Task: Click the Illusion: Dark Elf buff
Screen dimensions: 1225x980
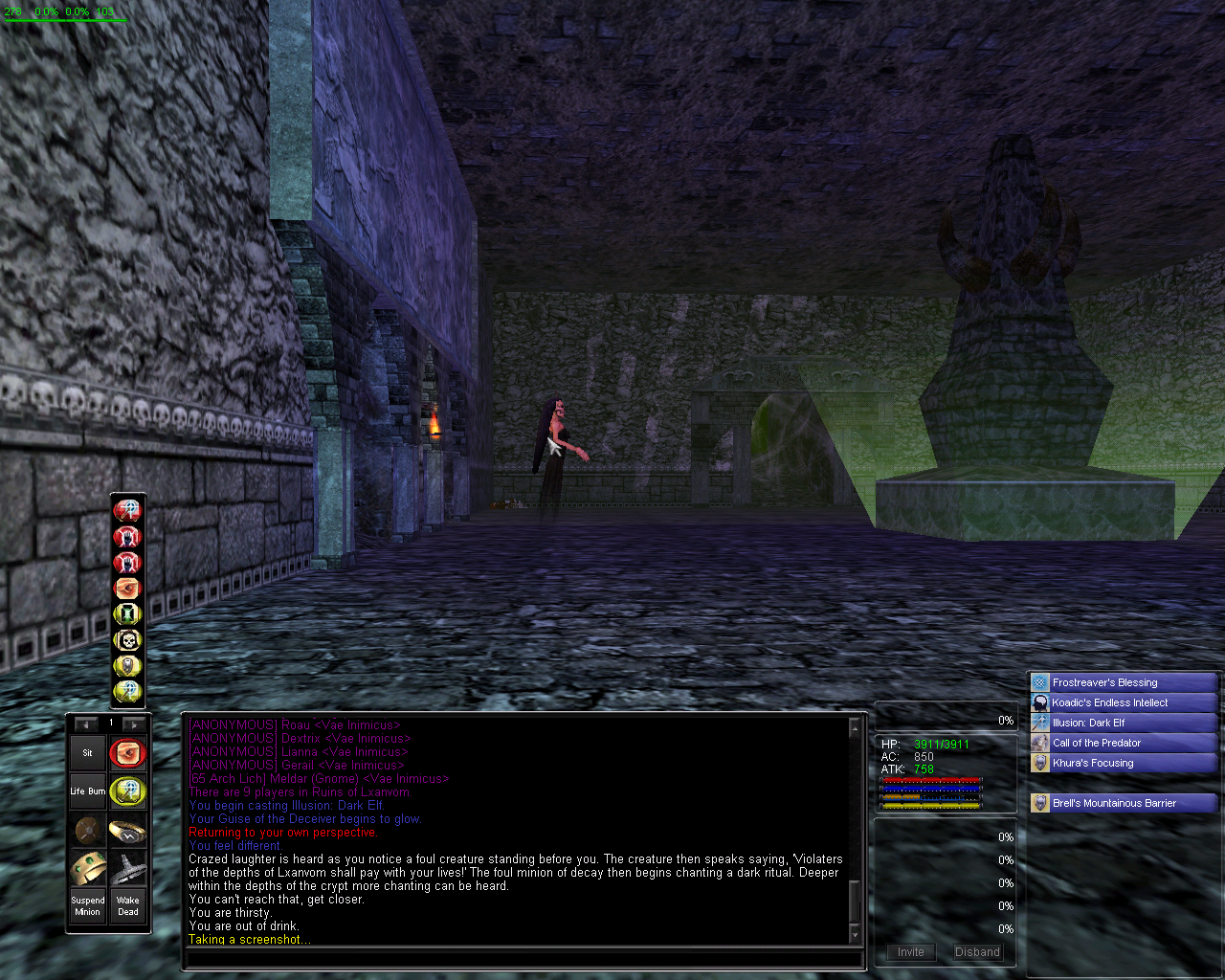Action: 1123,723
